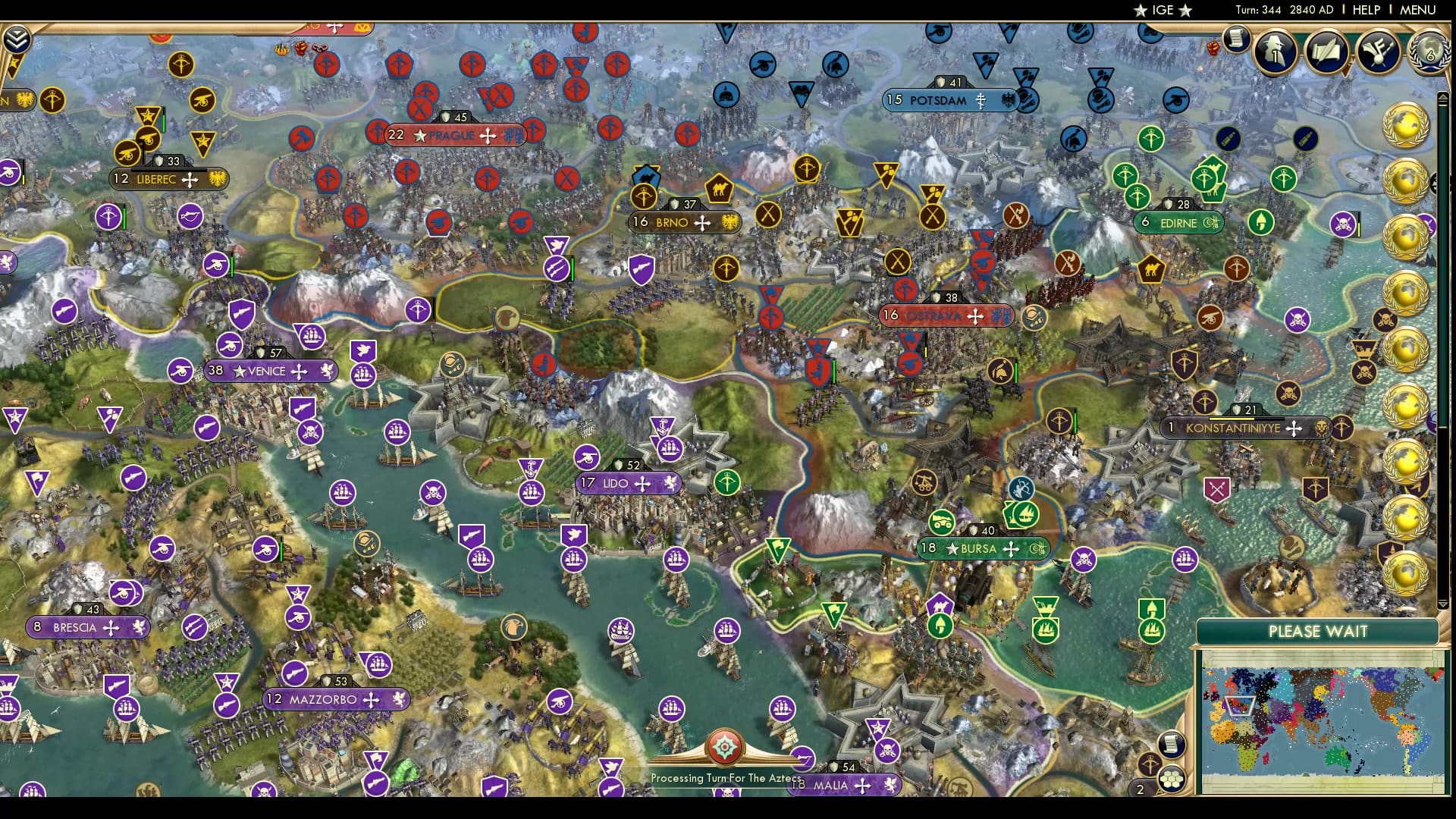Viewport: 1456px width, 819px height.
Task: Select a red crossed-weapons unit flag near Prague
Action: pyautogui.click(x=419, y=108)
